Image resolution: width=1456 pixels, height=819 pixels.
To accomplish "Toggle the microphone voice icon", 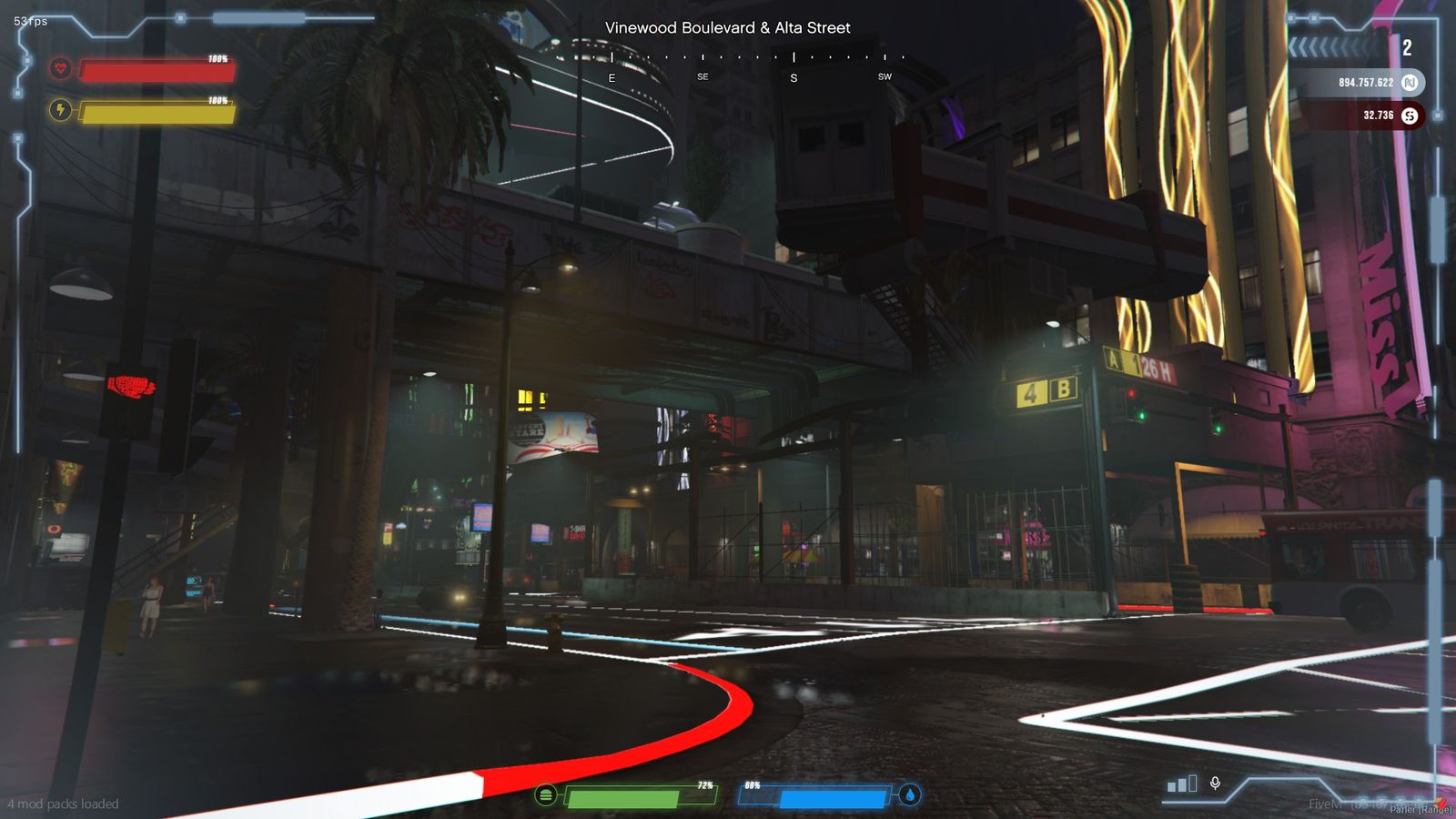I will tap(1215, 783).
